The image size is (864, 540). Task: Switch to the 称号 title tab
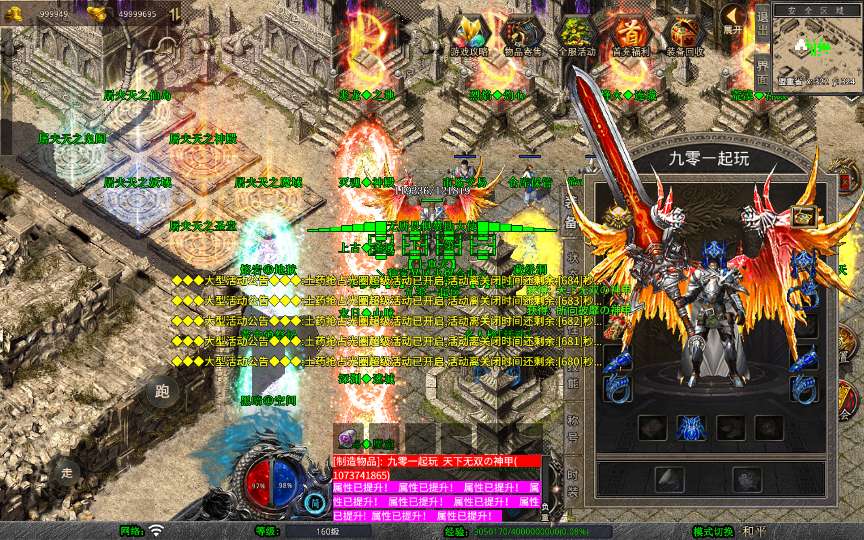(x=573, y=424)
